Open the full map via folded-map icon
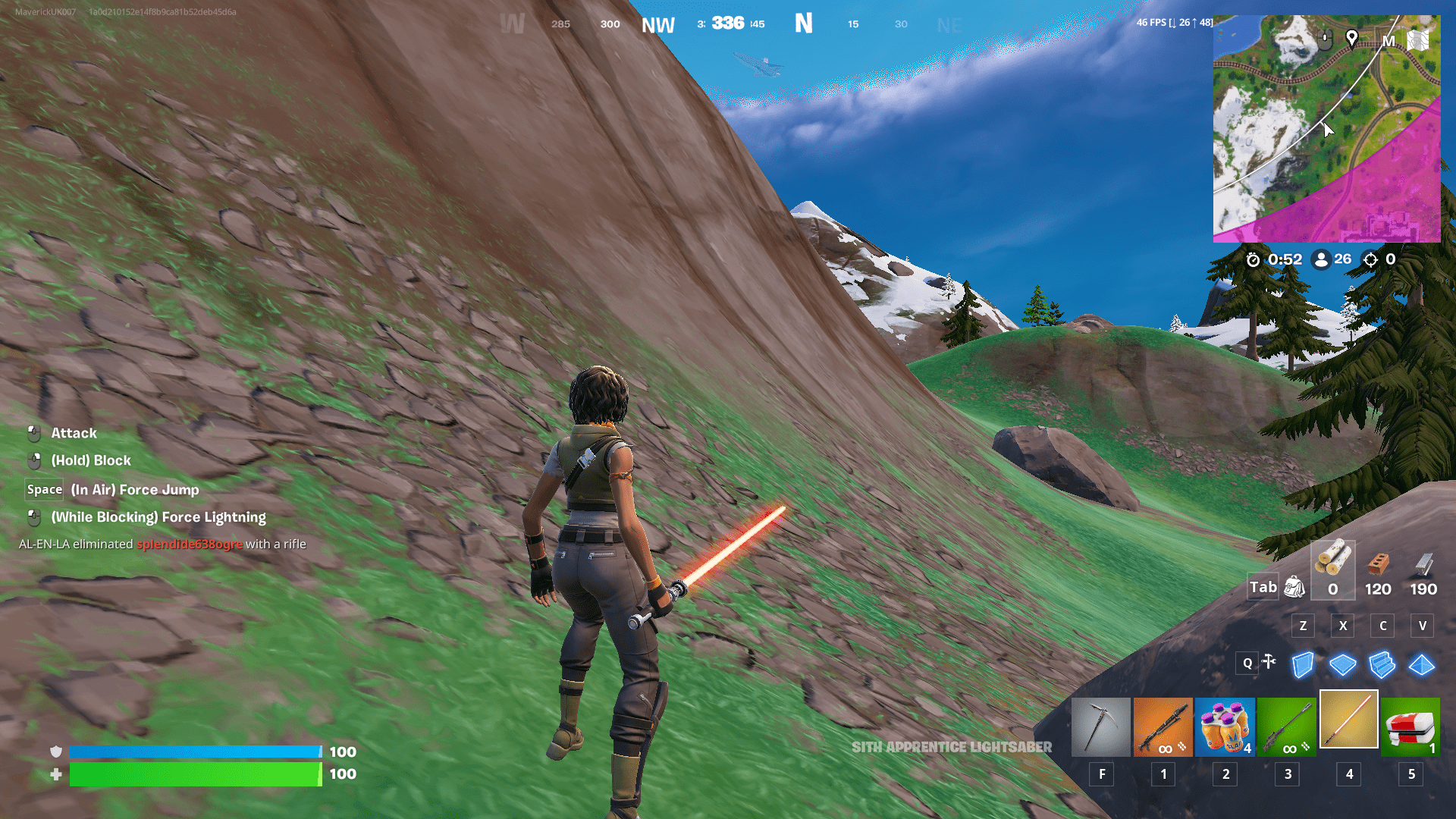Viewport: 1456px width, 819px height. click(x=1418, y=40)
